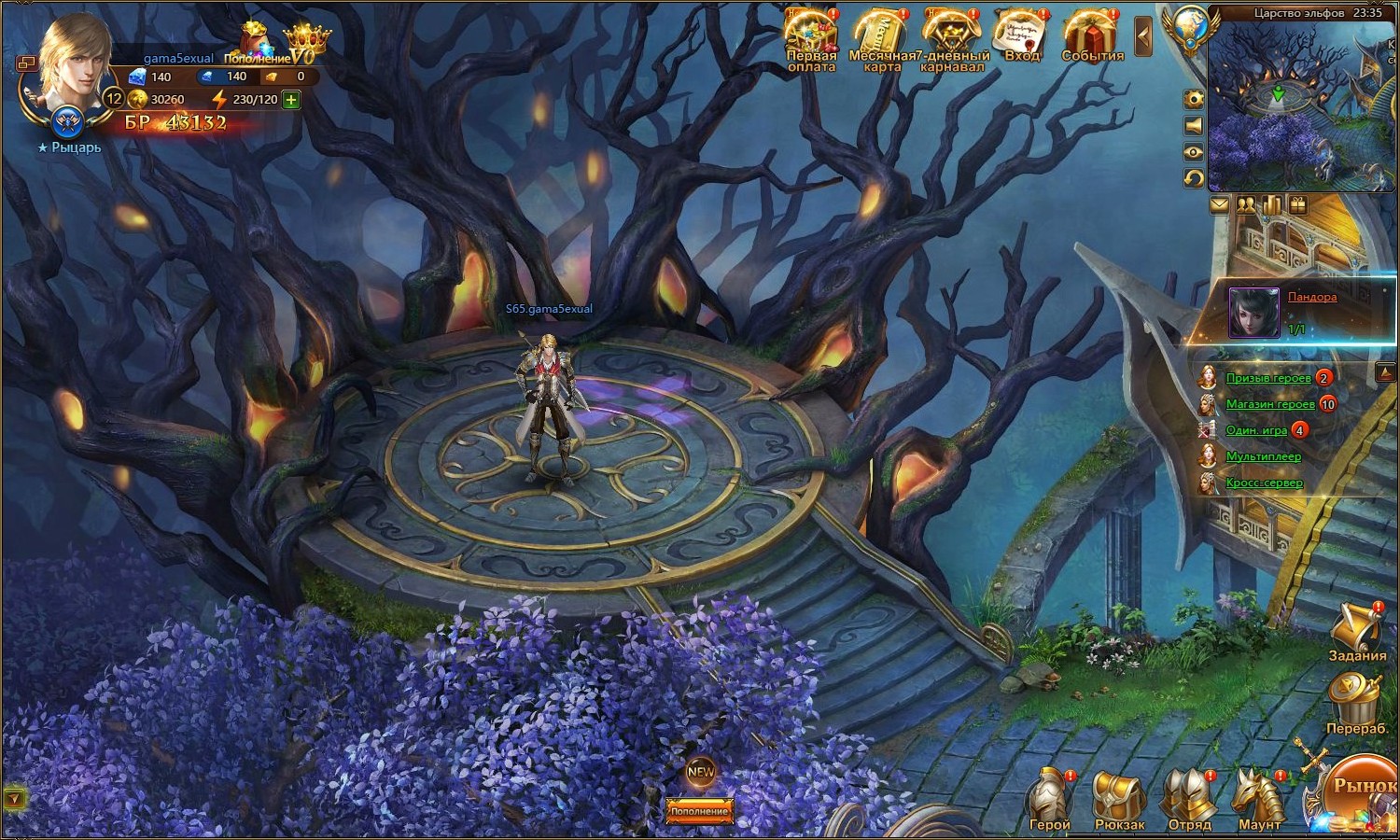Open the Первая оплата offer
Screen dimensions: 1400x840
tap(811, 37)
